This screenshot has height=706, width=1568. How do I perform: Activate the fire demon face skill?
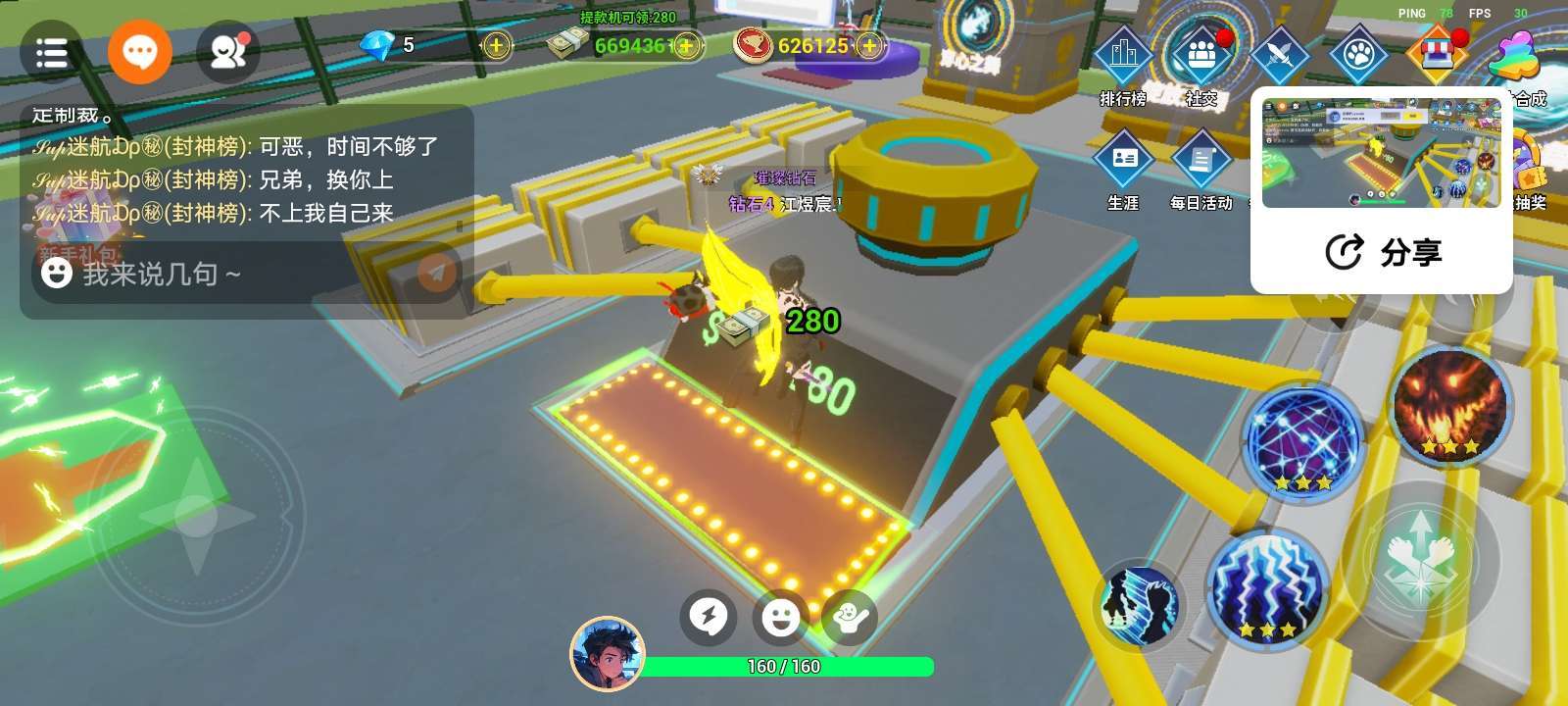[x=1450, y=403]
